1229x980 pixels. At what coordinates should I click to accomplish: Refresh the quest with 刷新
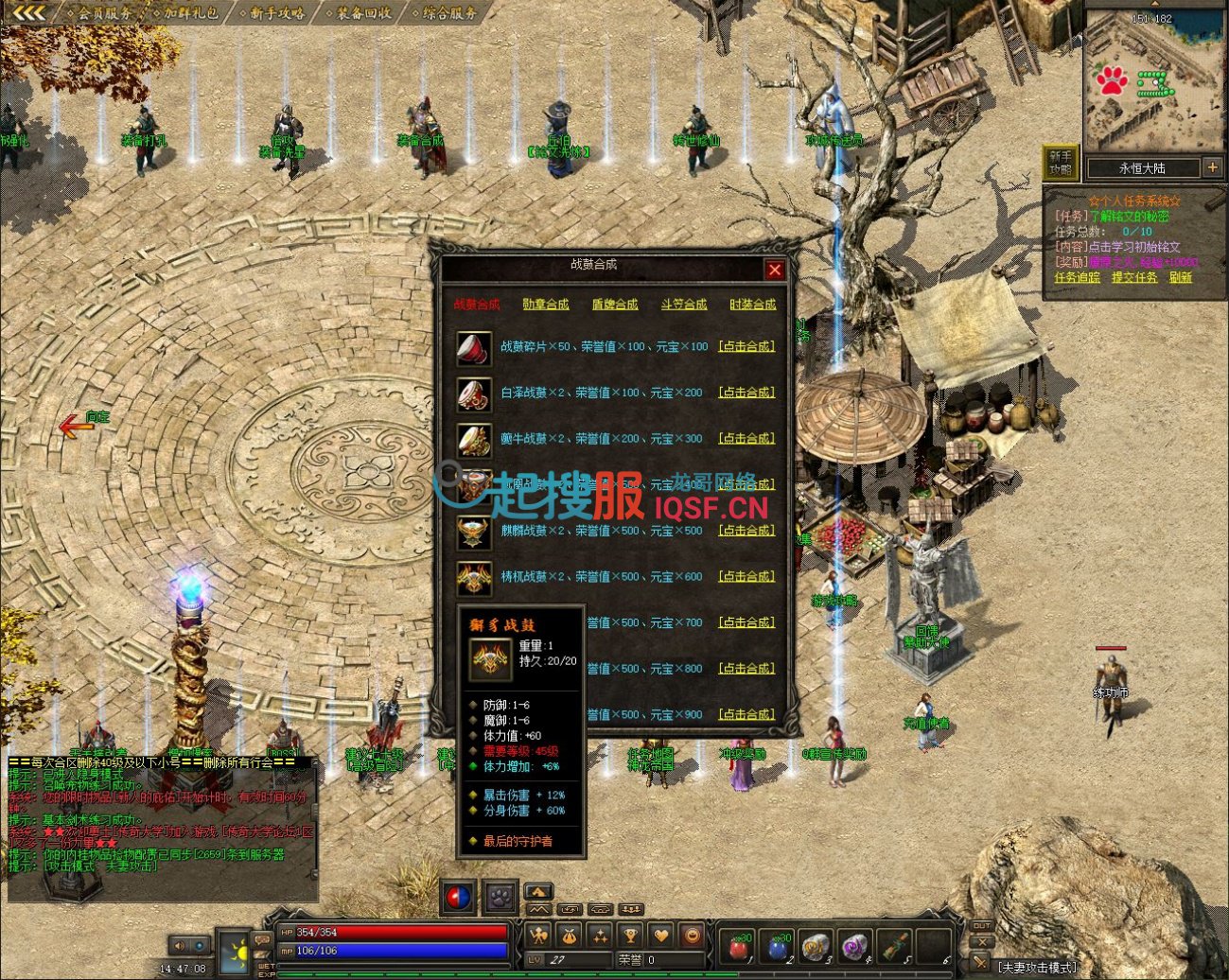click(x=1181, y=277)
